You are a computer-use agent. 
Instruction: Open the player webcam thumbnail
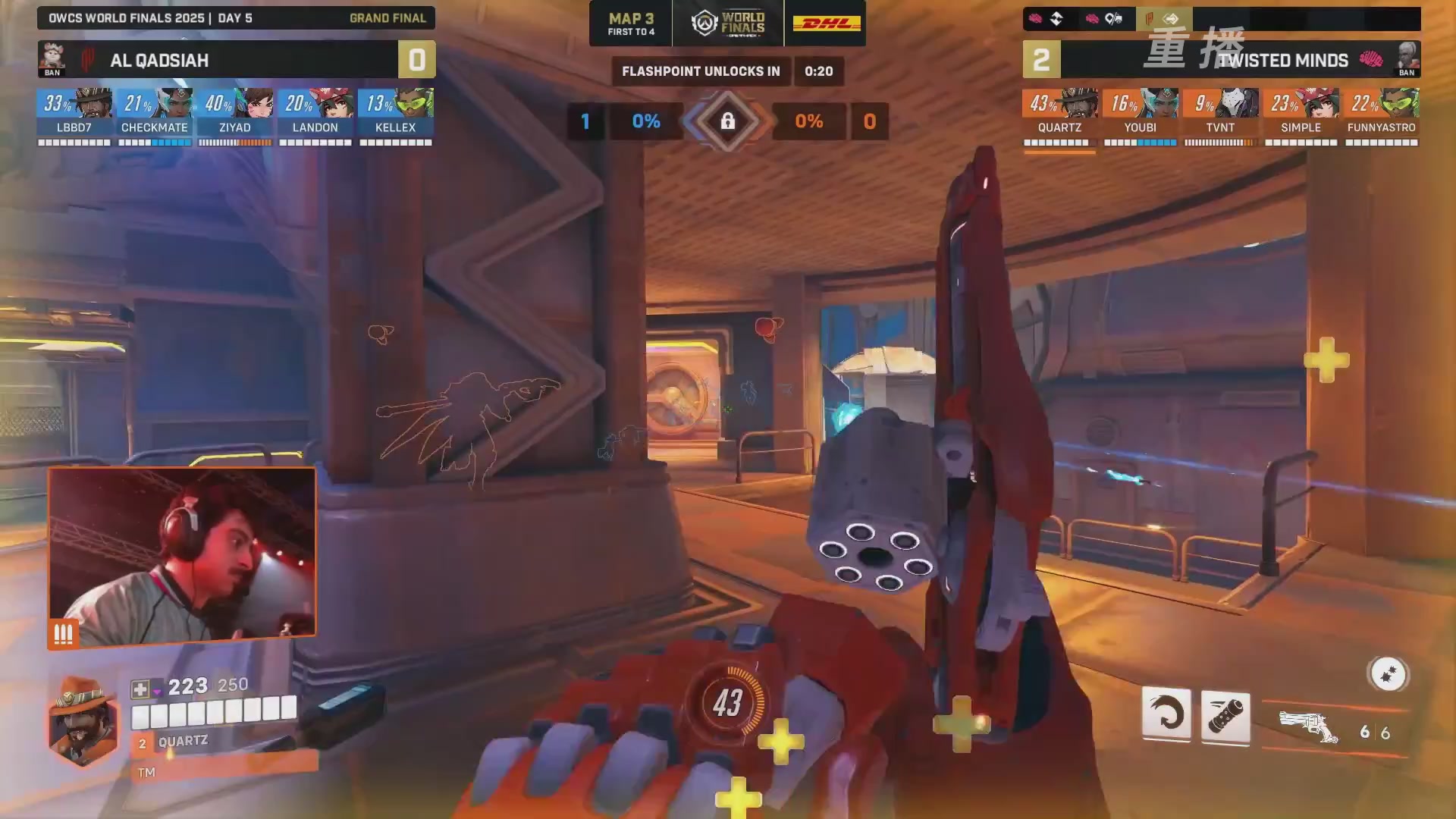coord(182,555)
